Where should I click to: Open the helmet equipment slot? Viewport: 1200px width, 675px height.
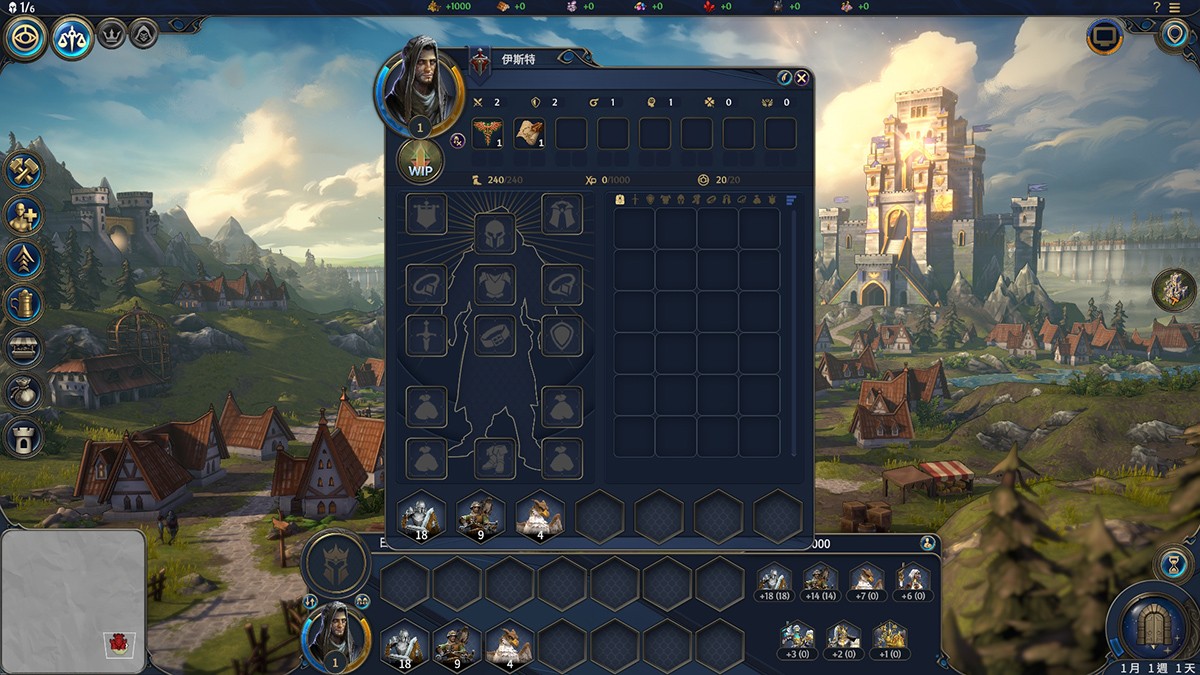[494, 233]
